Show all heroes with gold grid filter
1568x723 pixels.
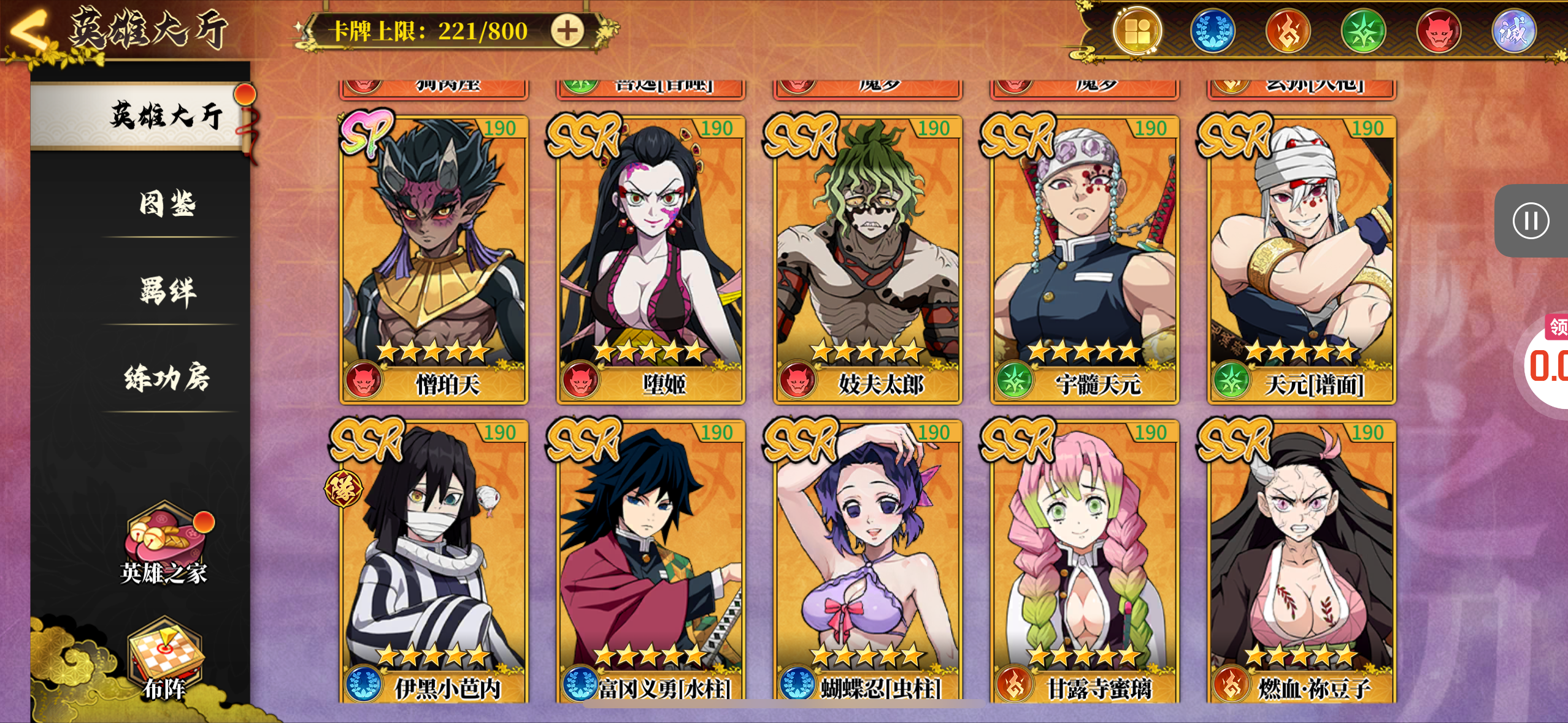(1137, 31)
